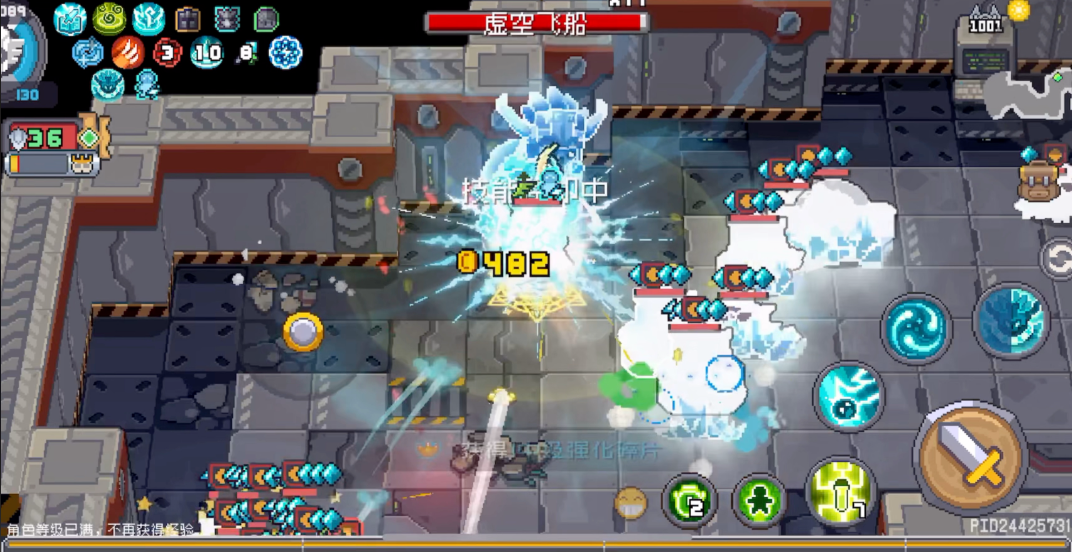Trigger the green swirl skill with 2 charges
1072x552 pixels.
[x=689, y=498]
